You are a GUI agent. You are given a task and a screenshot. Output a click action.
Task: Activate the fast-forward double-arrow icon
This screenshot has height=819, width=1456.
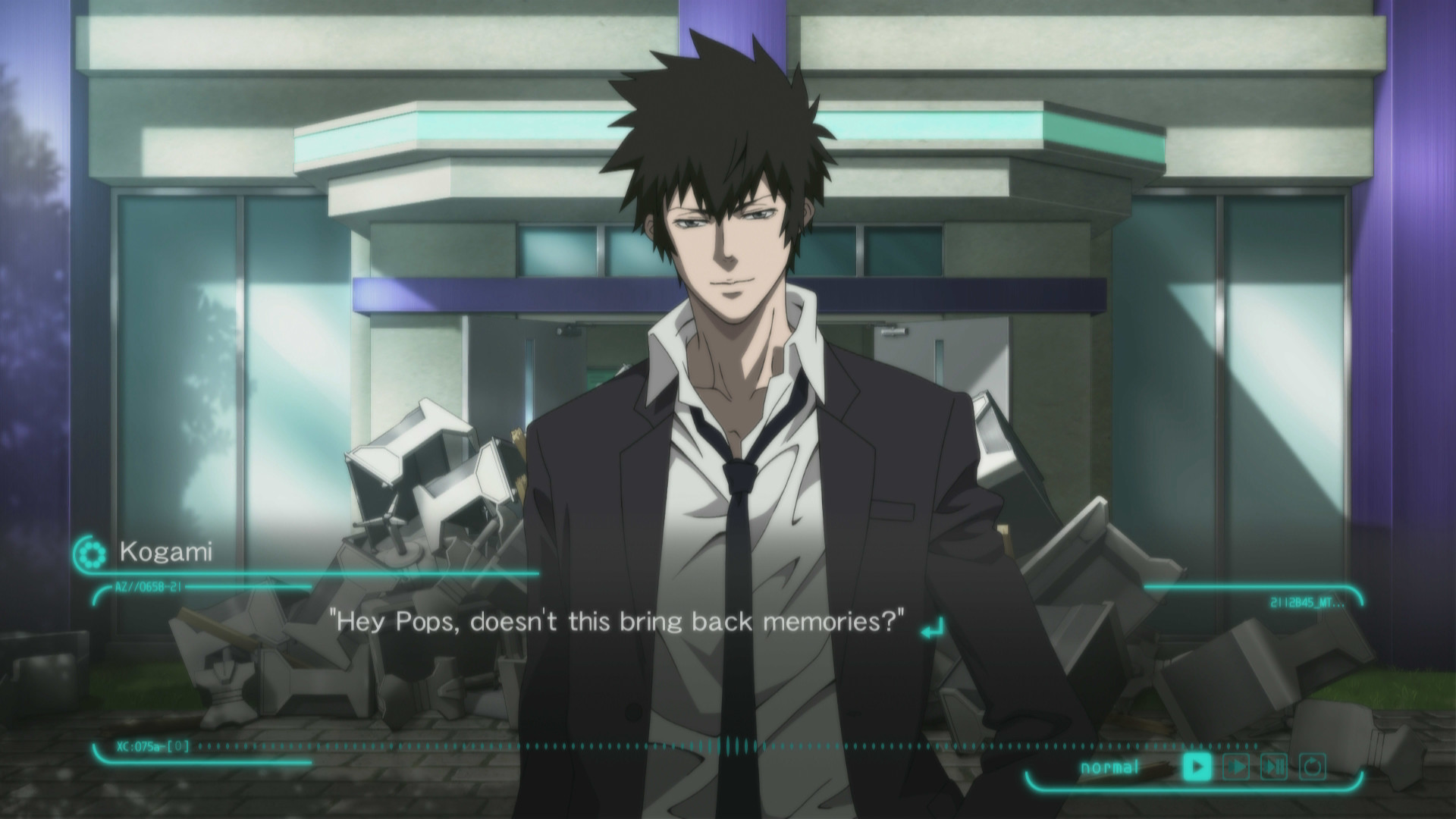1236,765
